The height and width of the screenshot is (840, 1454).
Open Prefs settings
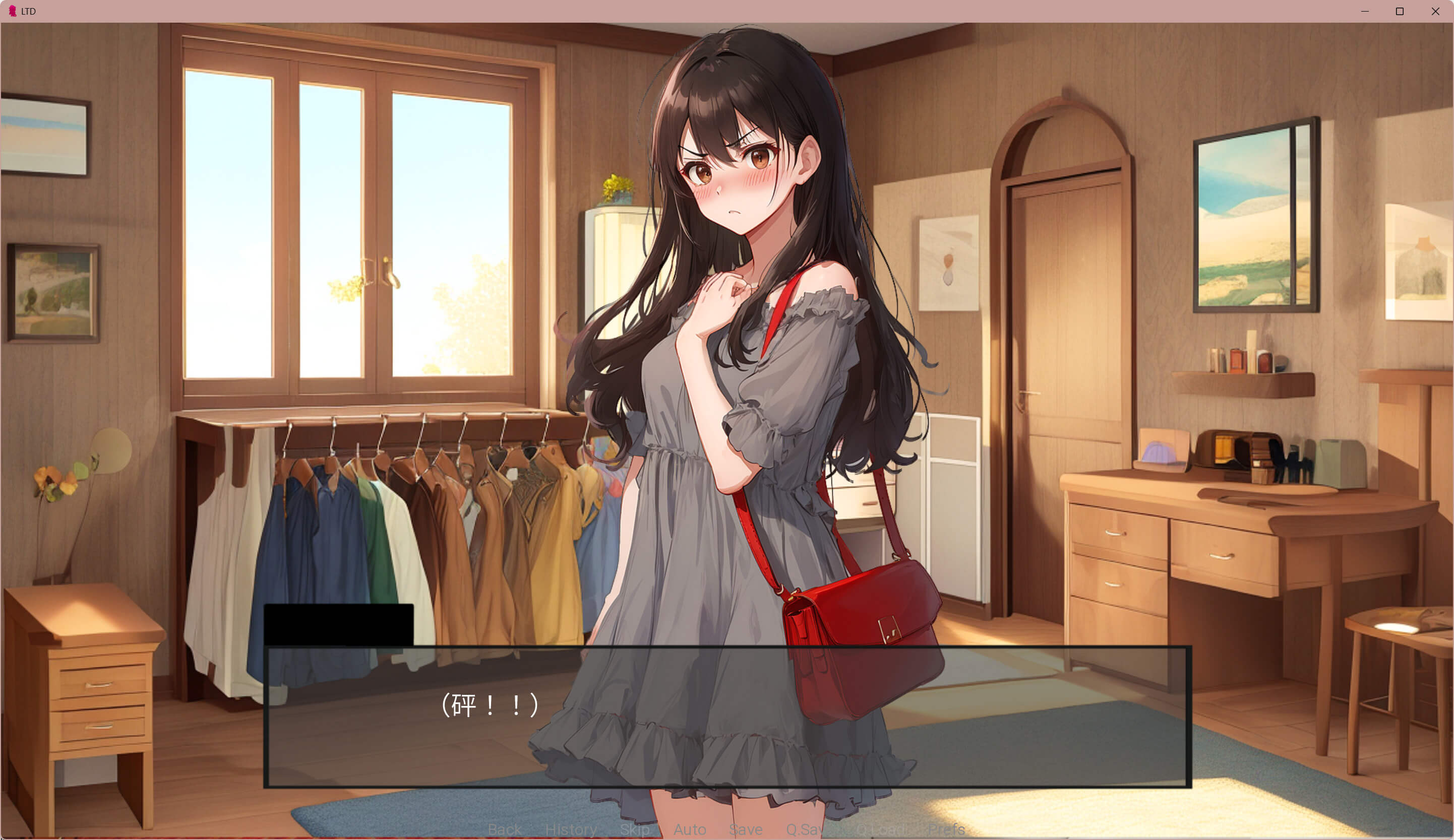tap(946, 829)
